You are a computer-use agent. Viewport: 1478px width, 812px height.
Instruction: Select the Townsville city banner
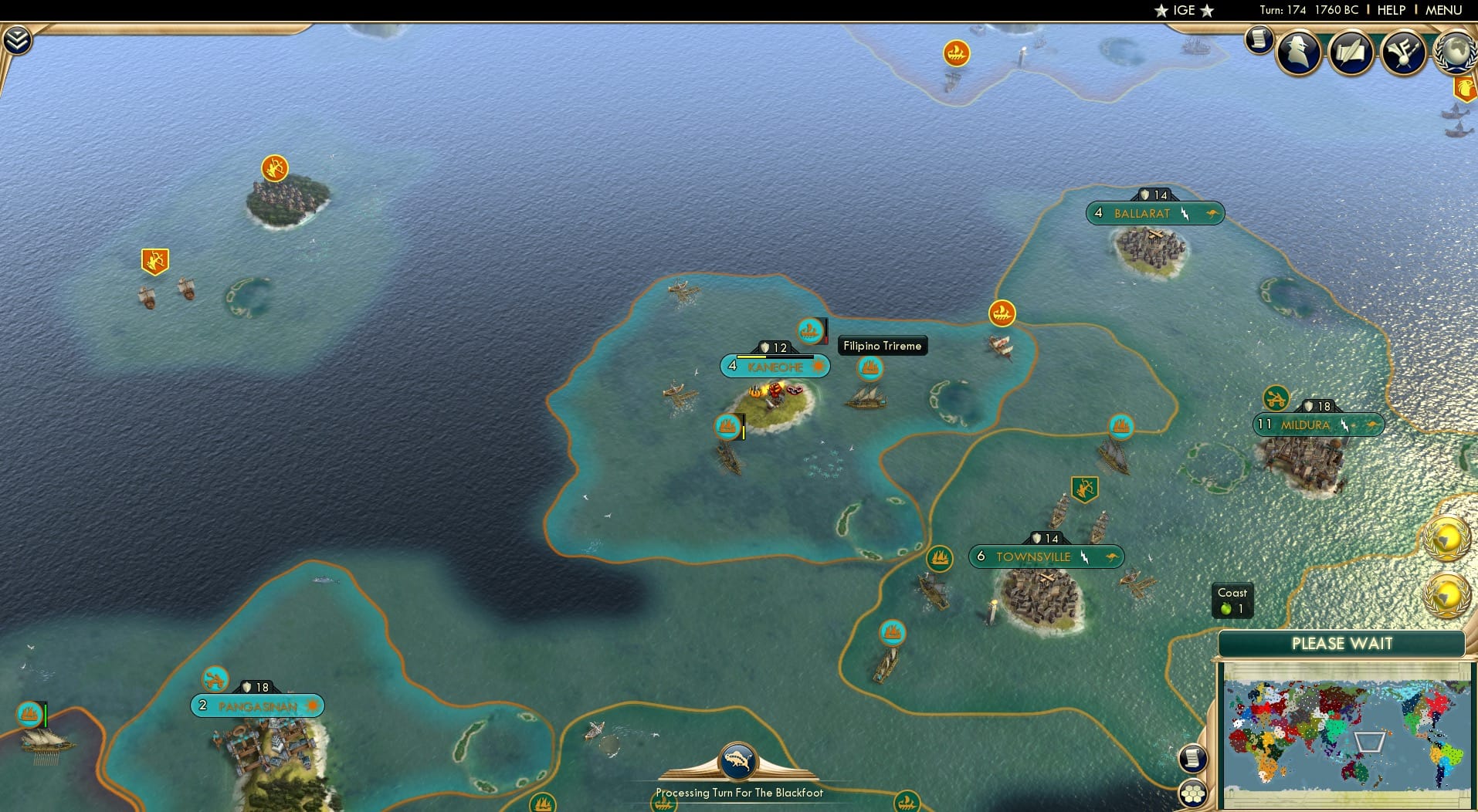click(1046, 556)
